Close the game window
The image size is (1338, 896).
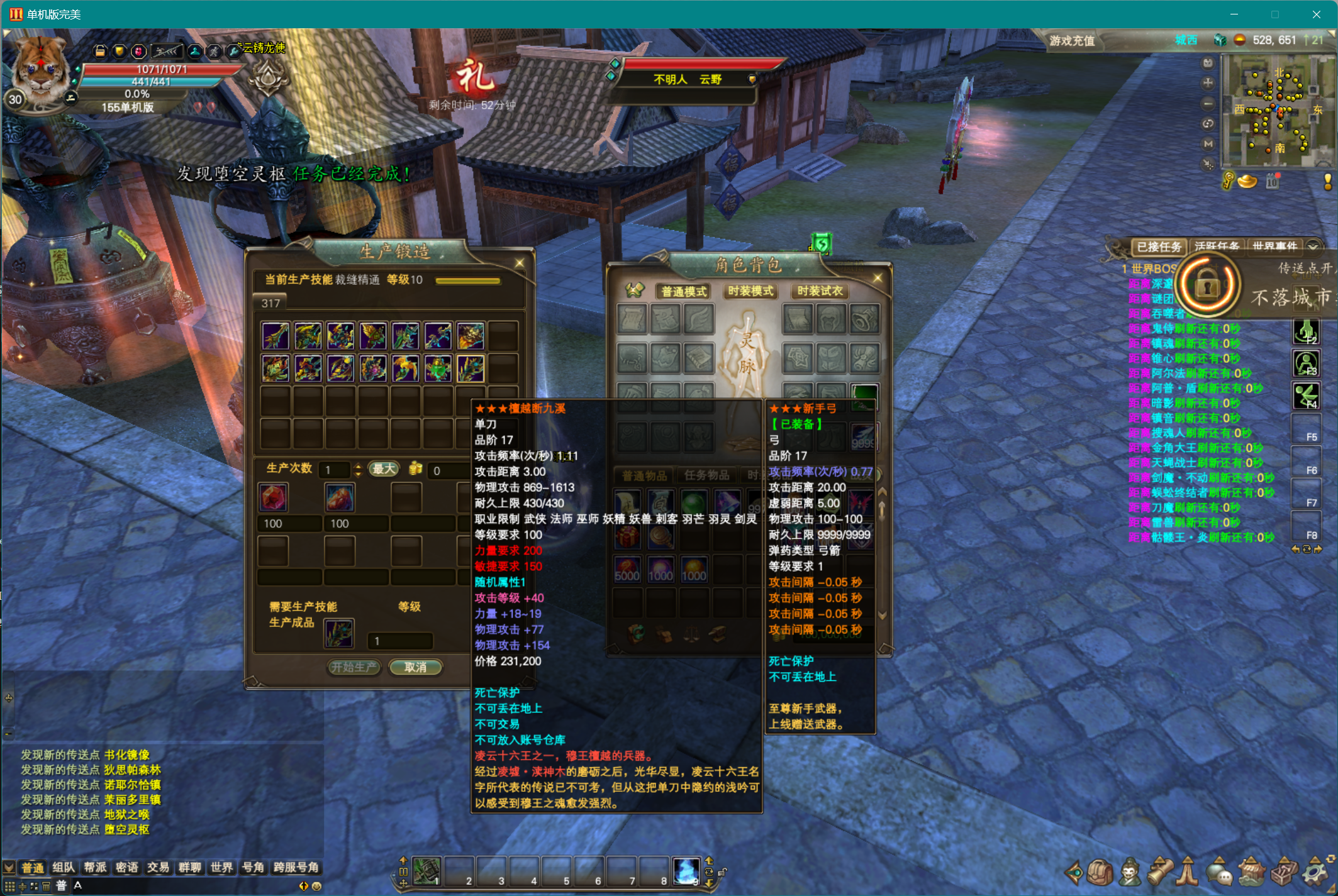[x=1316, y=14]
